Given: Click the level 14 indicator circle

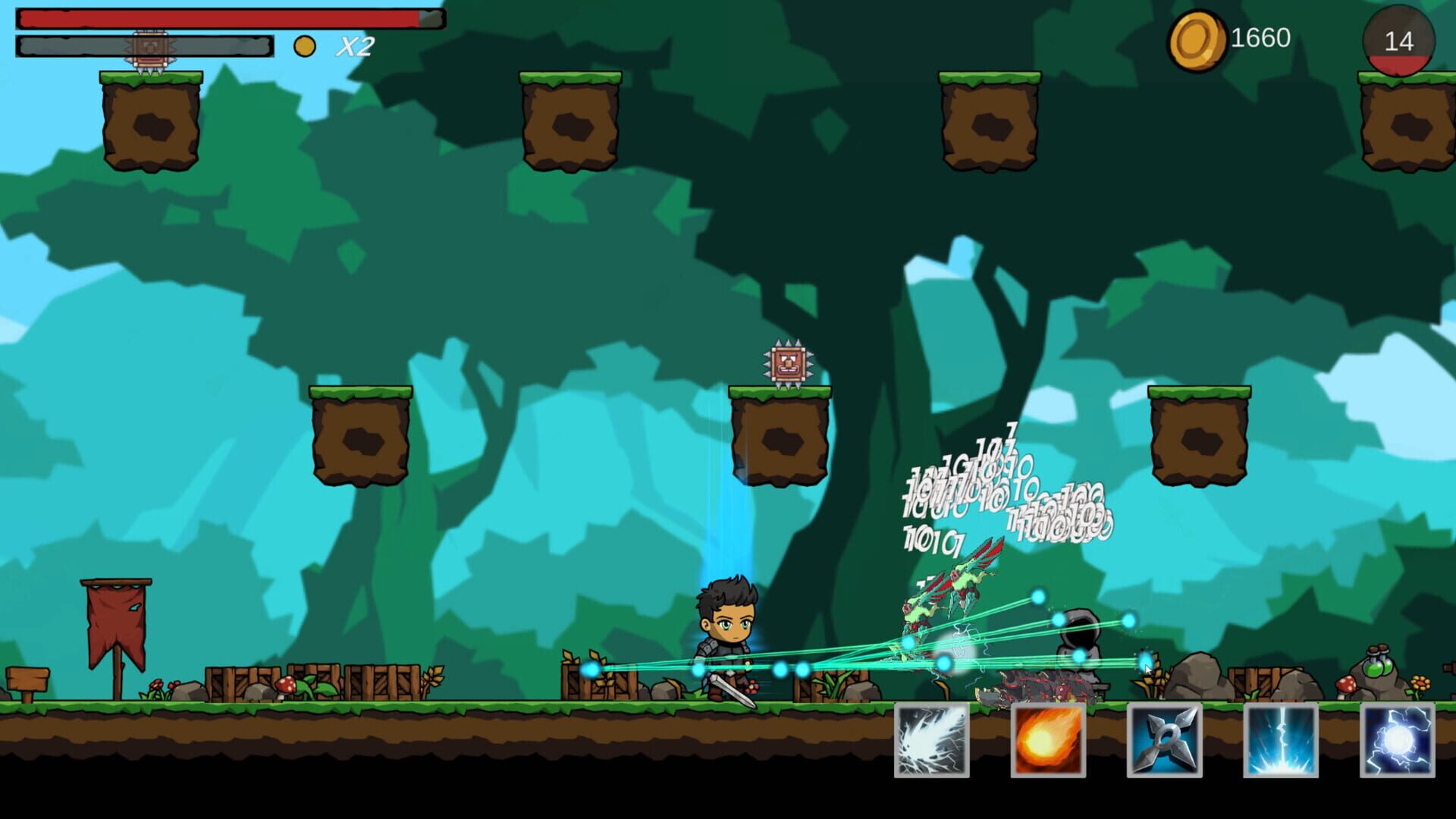Looking at the screenshot, I should [1399, 42].
